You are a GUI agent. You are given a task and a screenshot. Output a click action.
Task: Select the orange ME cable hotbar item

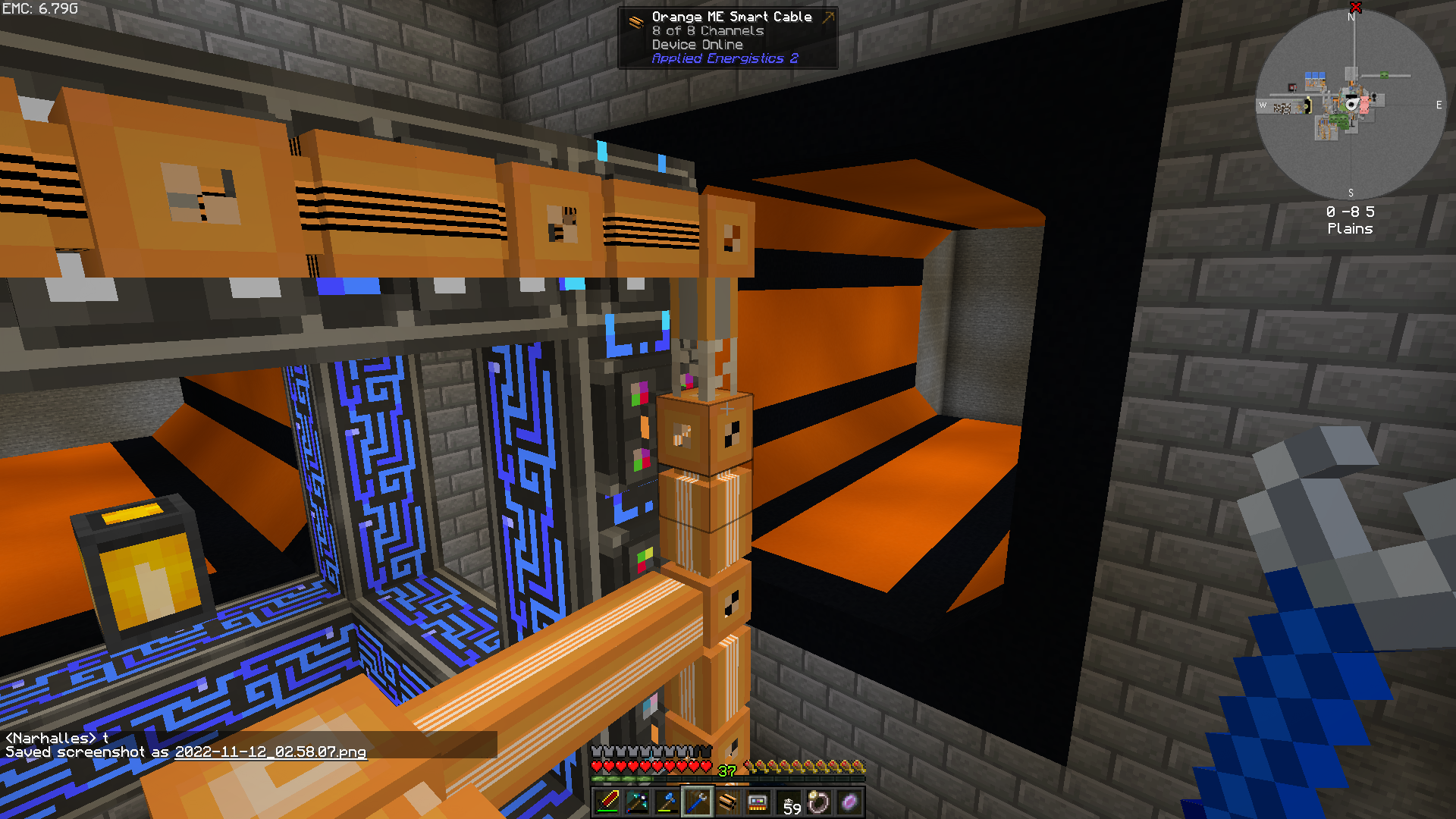(729, 802)
